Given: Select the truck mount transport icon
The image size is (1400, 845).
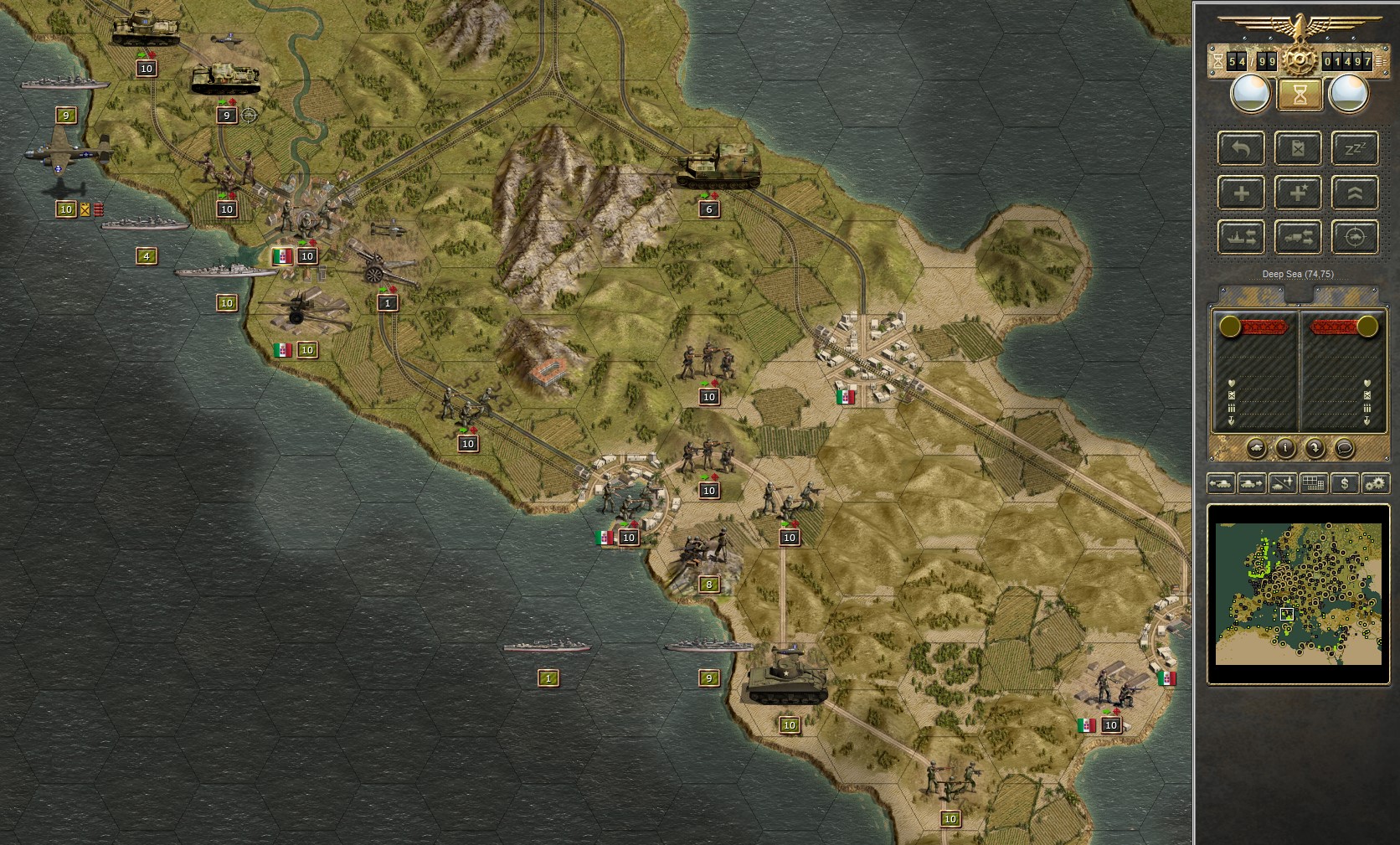Looking at the screenshot, I should pyautogui.click(x=1298, y=237).
